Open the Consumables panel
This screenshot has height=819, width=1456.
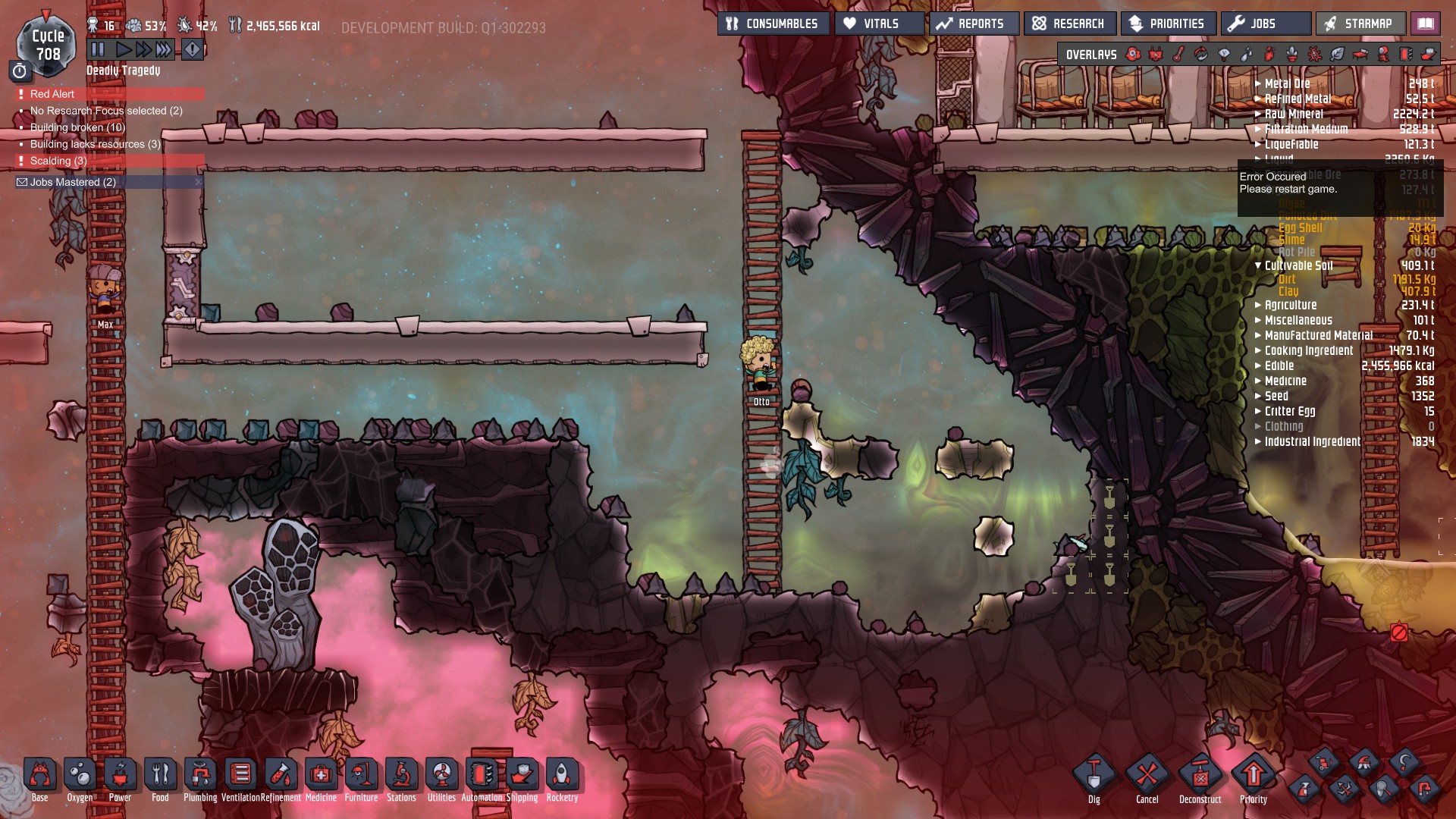pyautogui.click(x=773, y=24)
